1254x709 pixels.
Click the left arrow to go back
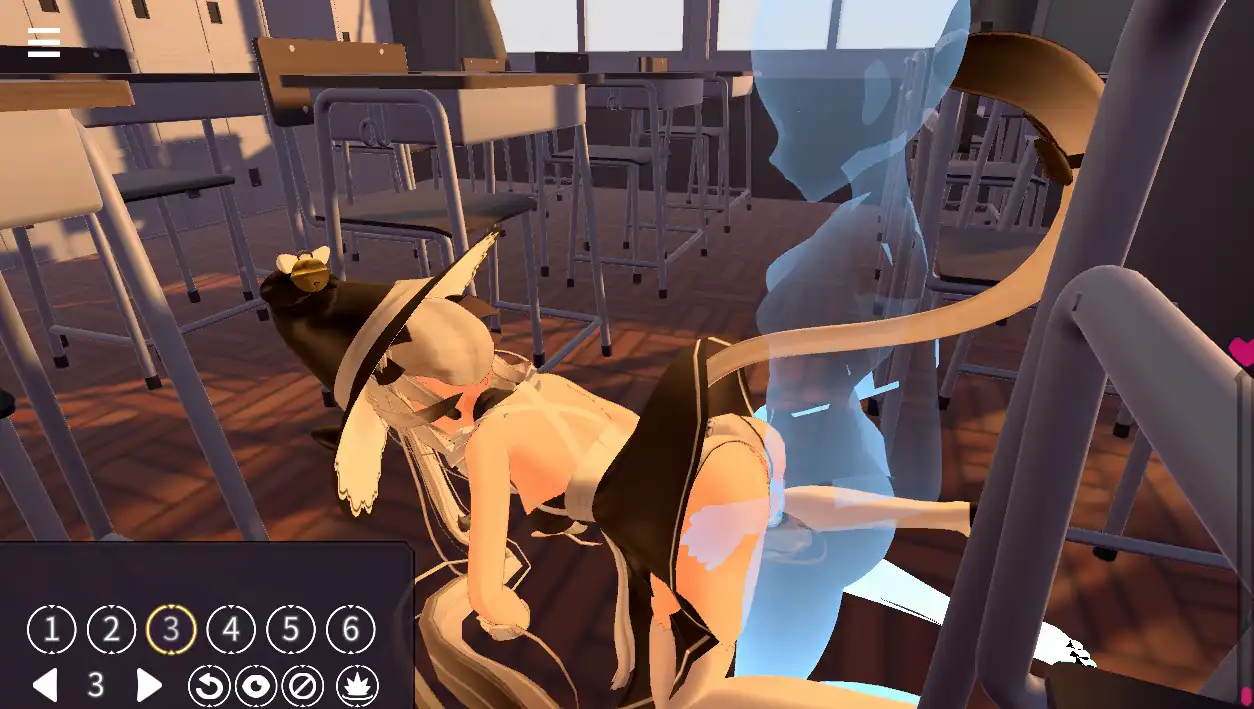(x=45, y=685)
